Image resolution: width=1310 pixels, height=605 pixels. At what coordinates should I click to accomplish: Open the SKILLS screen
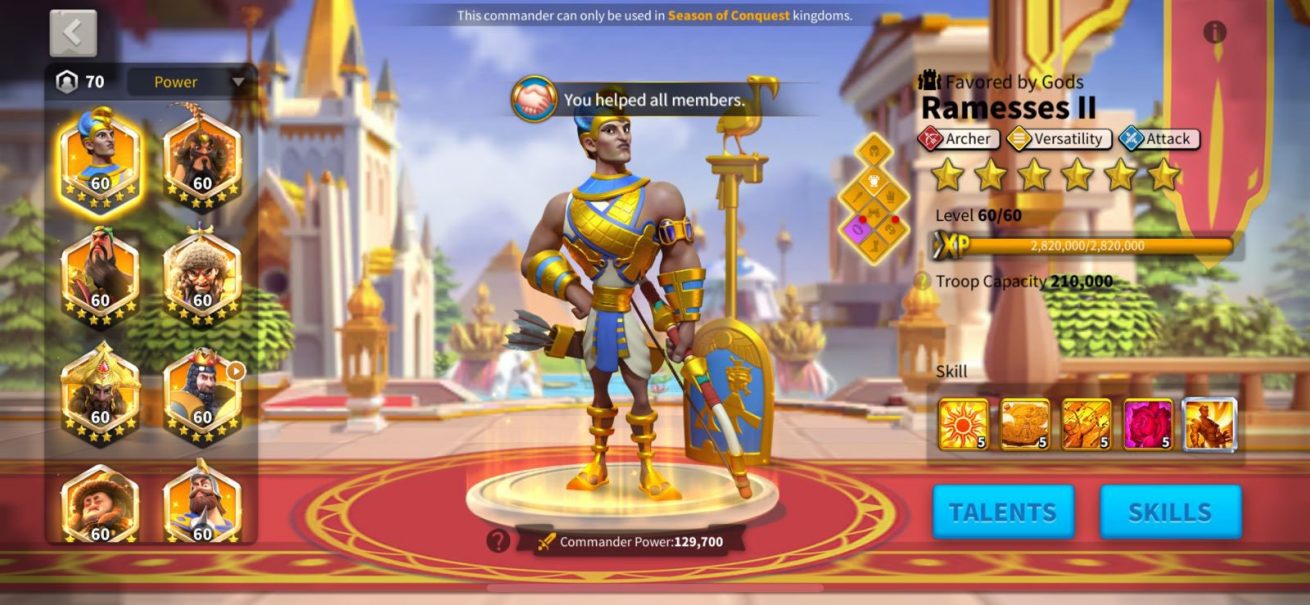[1170, 512]
